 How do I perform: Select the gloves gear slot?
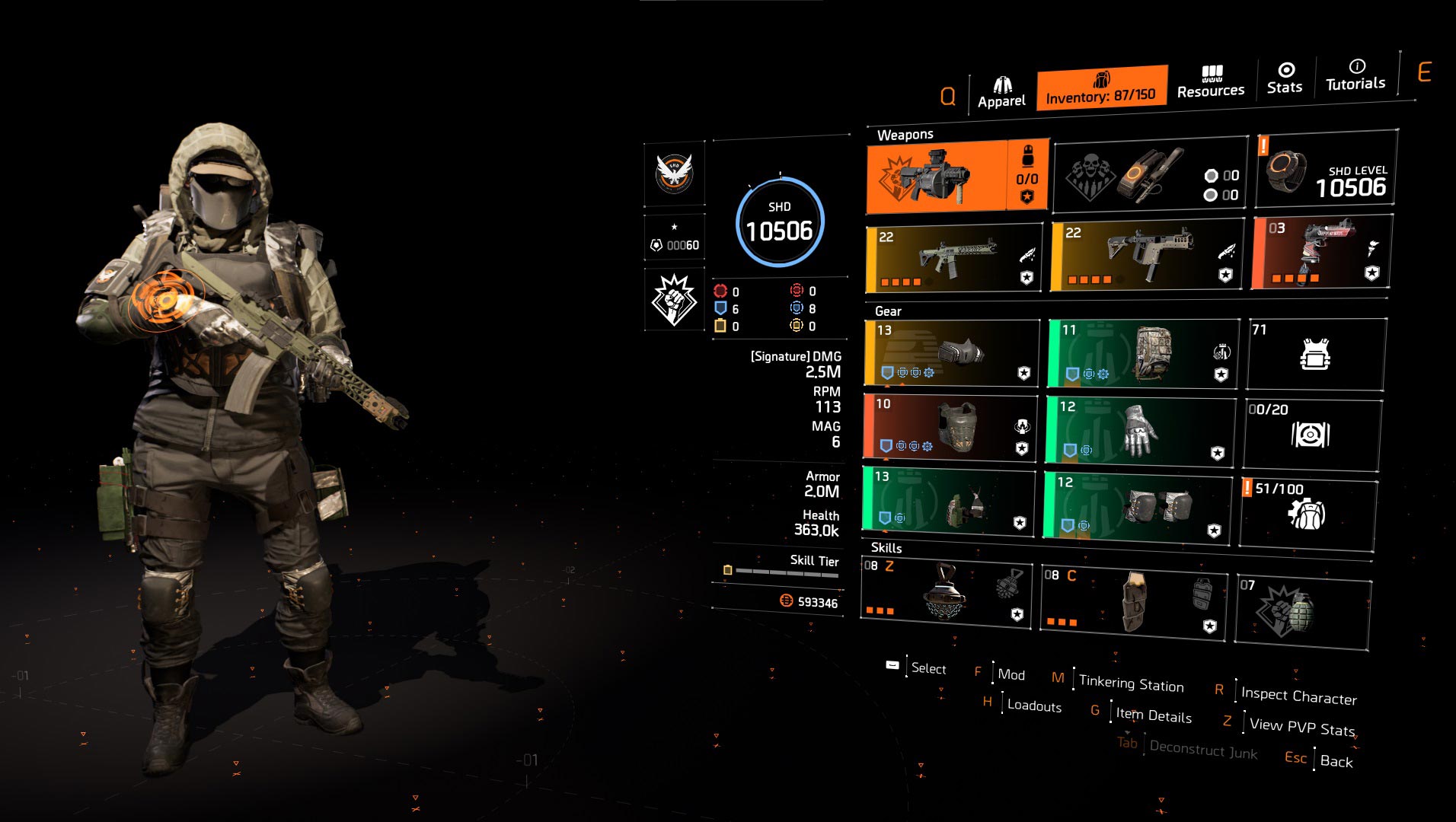point(1139,429)
